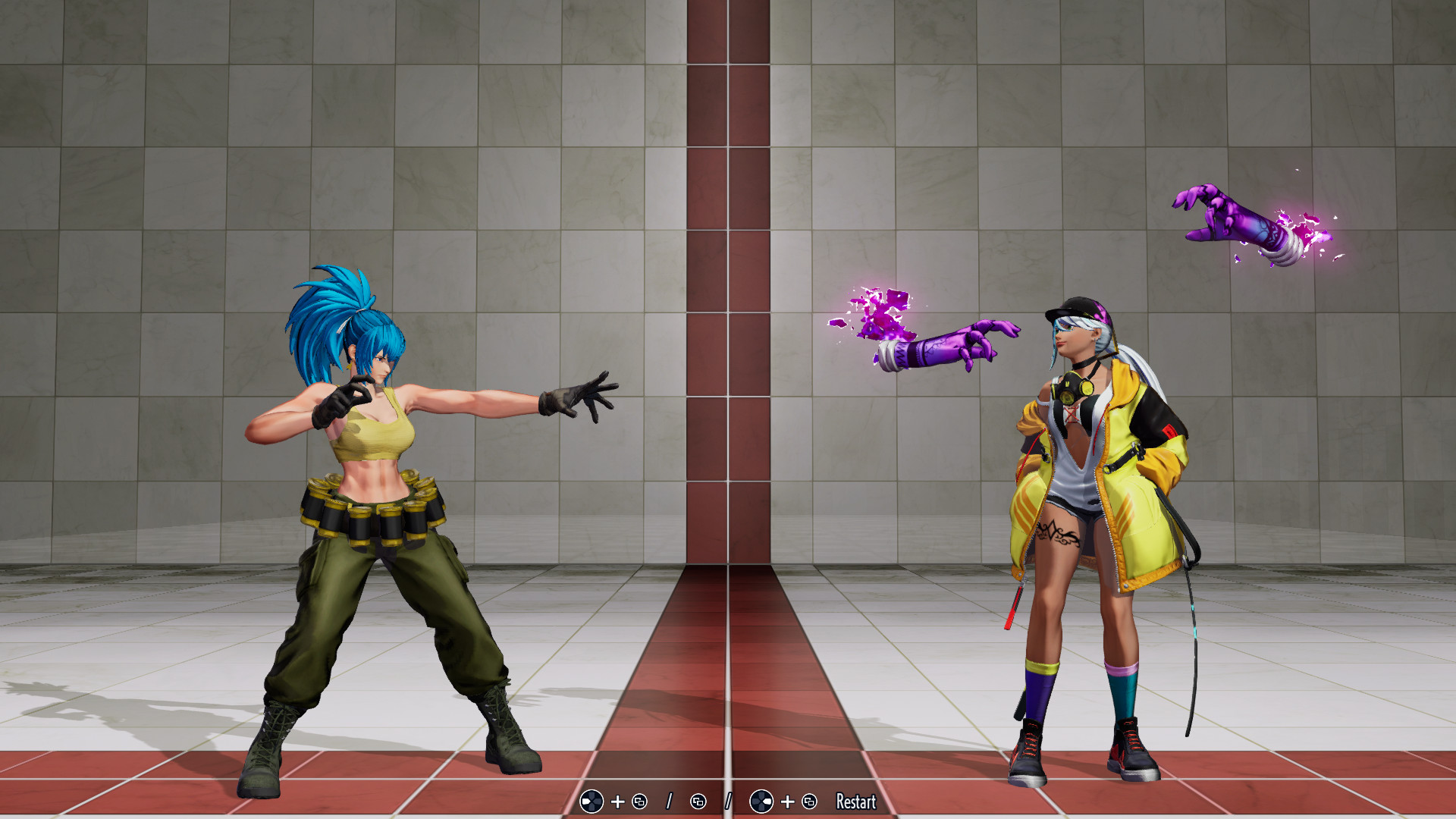Click the second slash separator icon

[728, 800]
